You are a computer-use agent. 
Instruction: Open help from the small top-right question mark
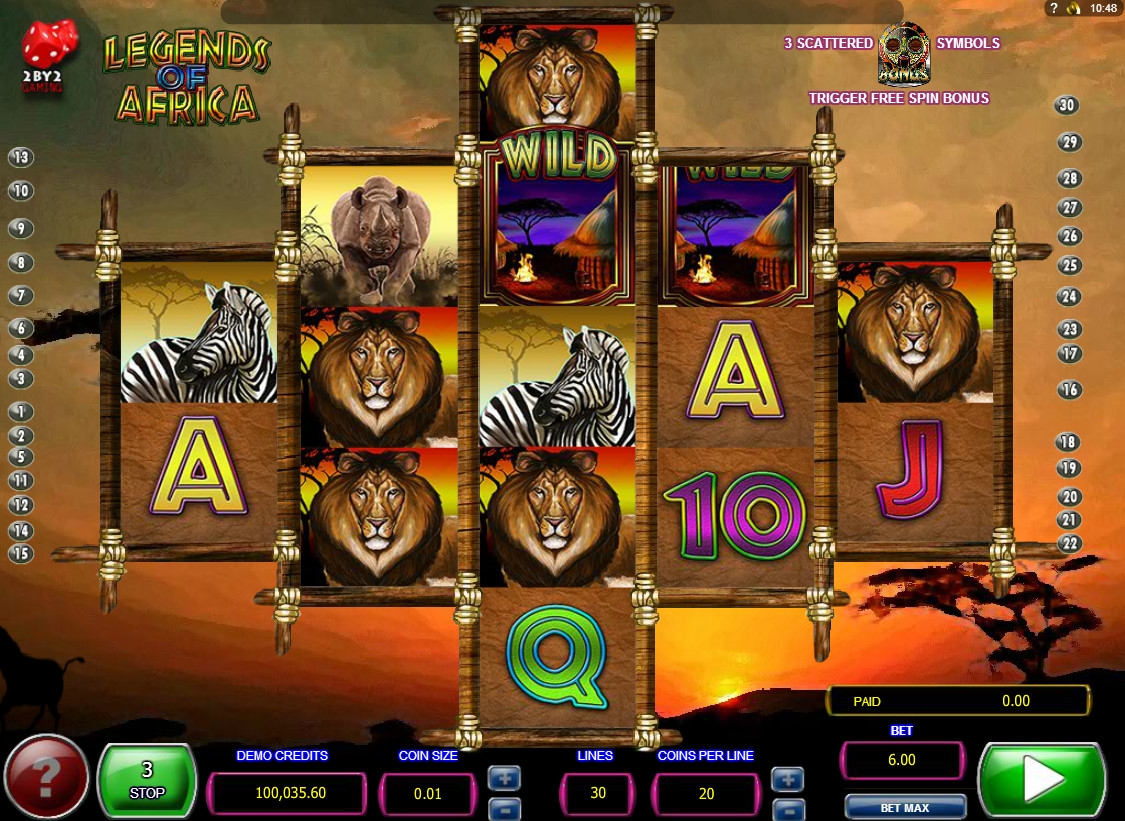[x=1053, y=8]
